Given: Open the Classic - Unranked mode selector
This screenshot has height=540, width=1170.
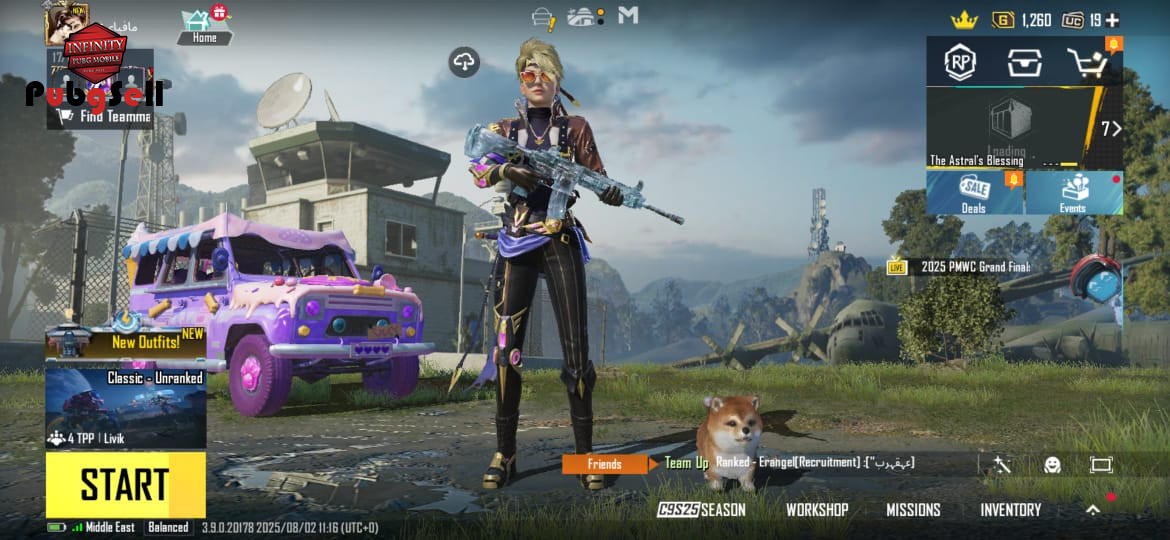Looking at the screenshot, I should coord(126,408).
